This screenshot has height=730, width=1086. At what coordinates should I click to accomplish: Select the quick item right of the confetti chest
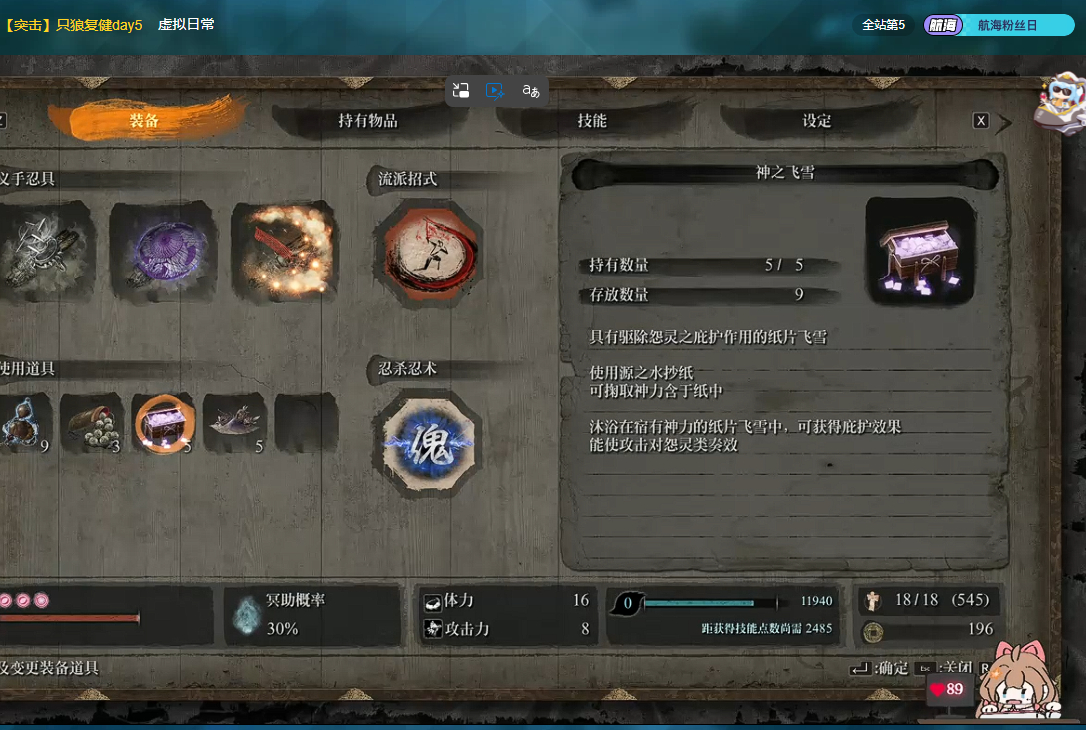coord(235,423)
